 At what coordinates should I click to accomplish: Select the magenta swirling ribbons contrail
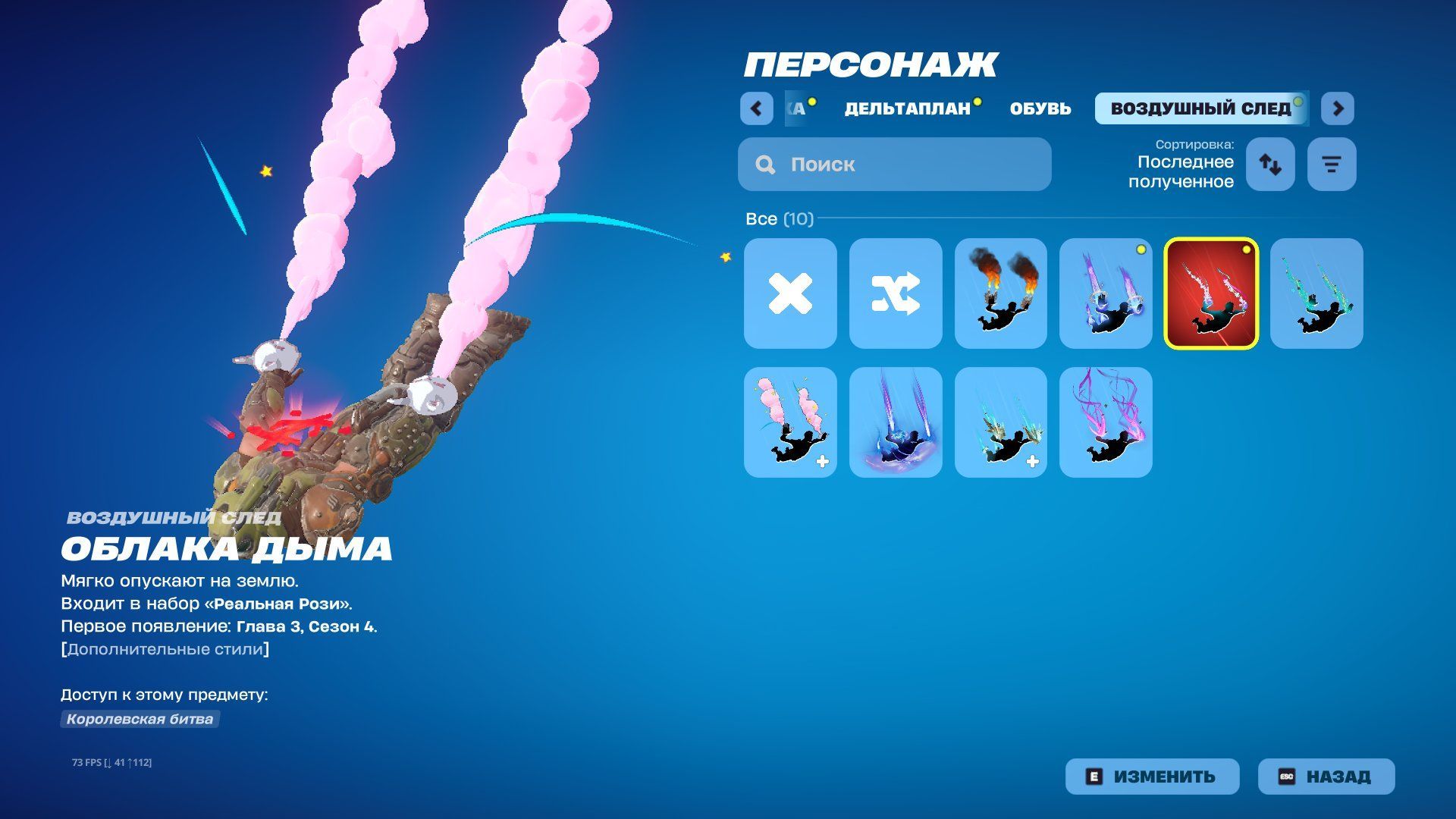[1106, 422]
